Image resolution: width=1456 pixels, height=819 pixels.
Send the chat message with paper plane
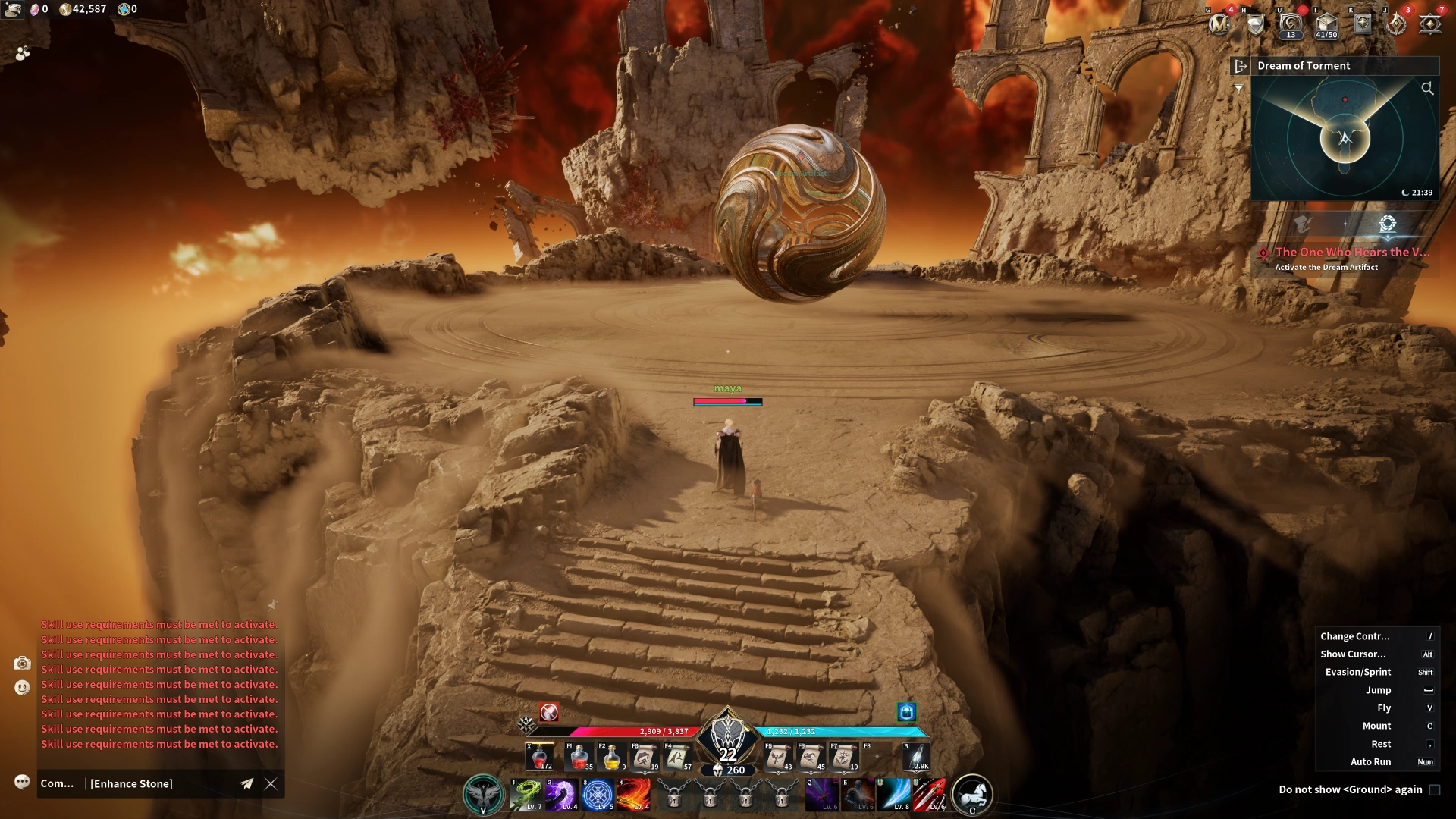point(246,784)
